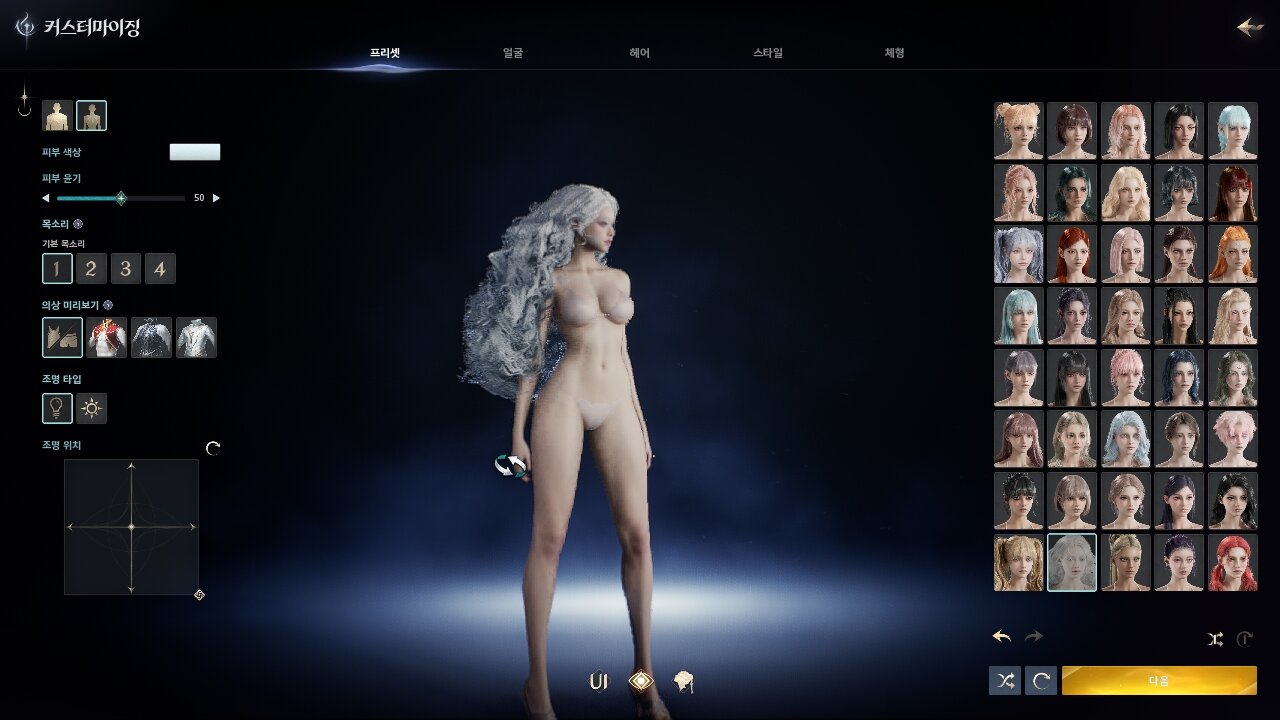Screen dimensions: 1280x720
Task: Preview the white armor outfit
Action: (196, 338)
